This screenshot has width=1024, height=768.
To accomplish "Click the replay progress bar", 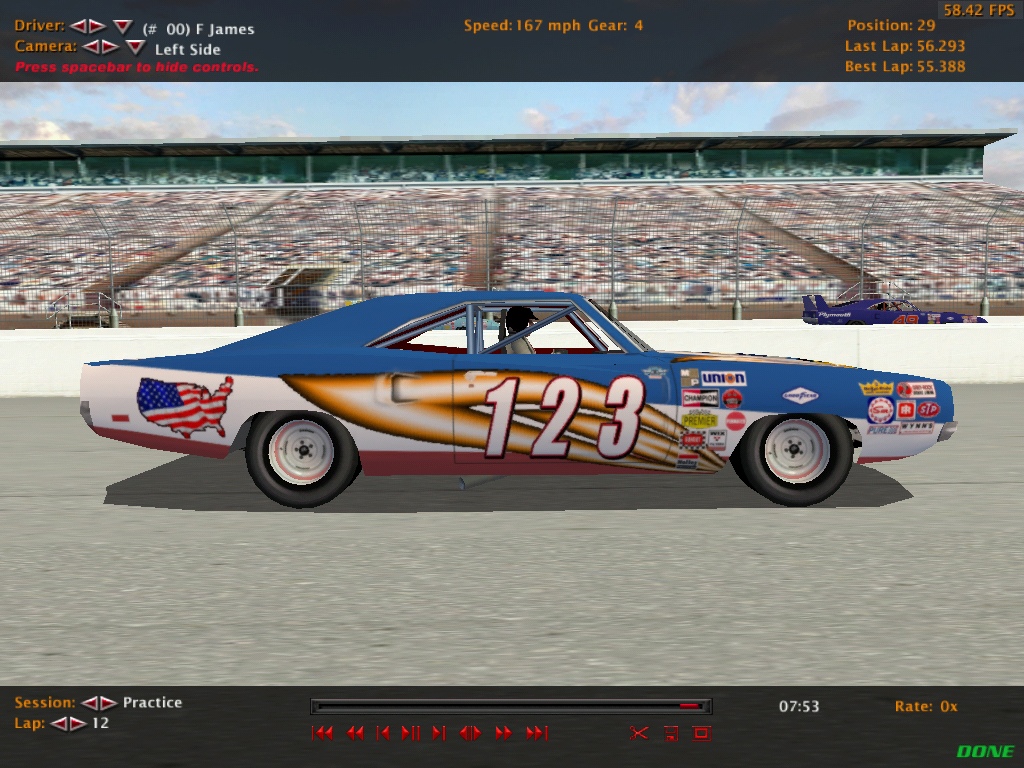I will (511, 706).
